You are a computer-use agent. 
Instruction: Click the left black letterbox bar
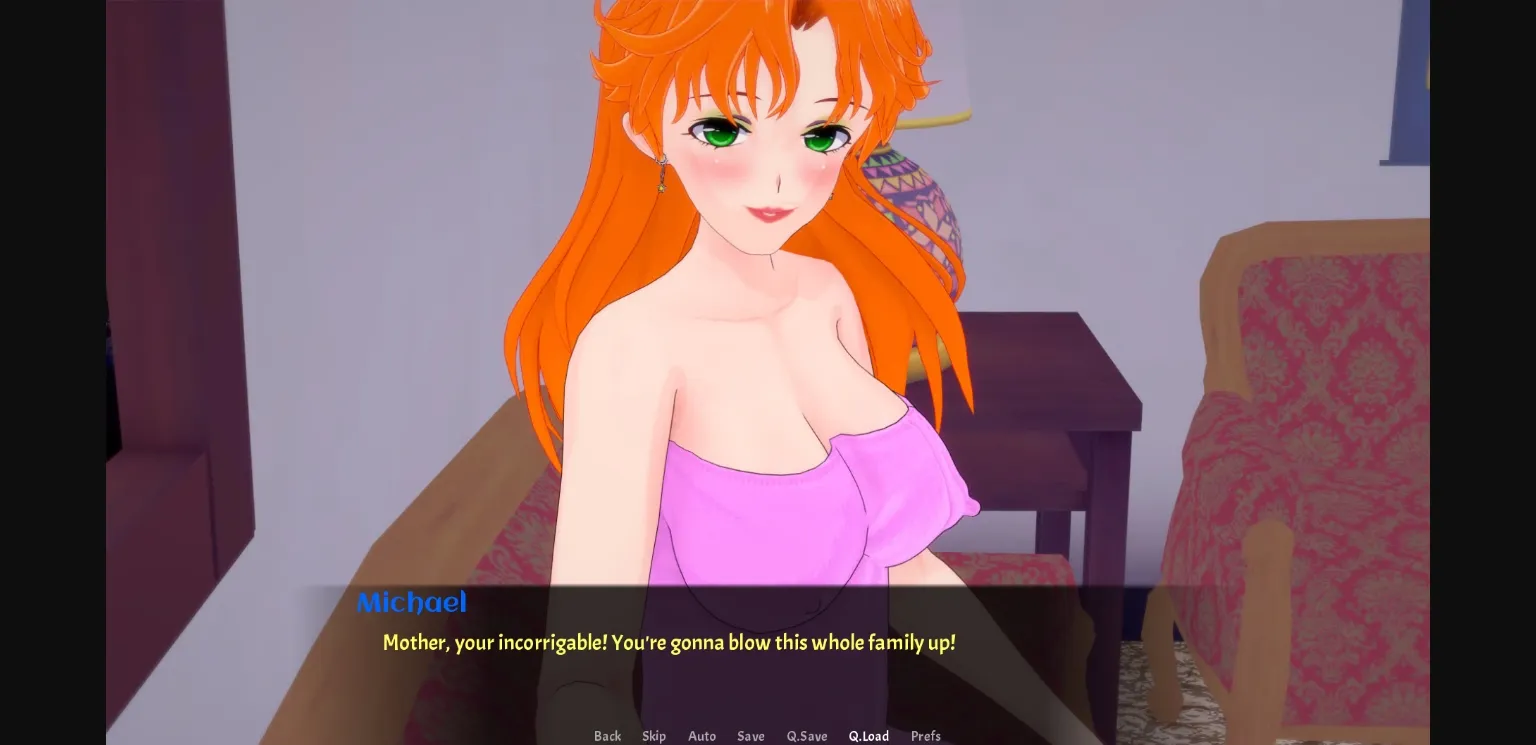[x=50, y=372]
